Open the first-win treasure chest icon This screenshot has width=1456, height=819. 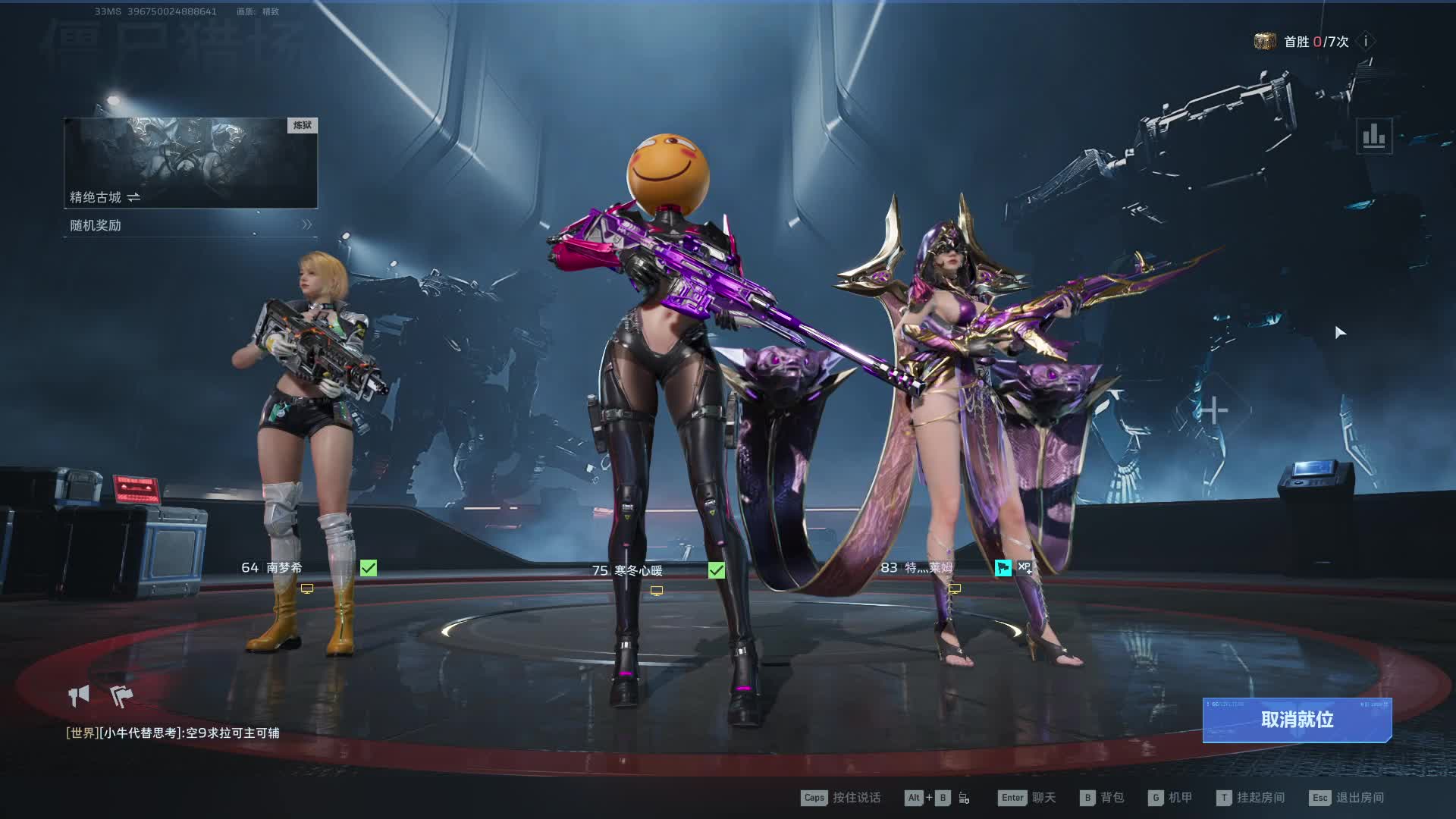coord(1264,41)
